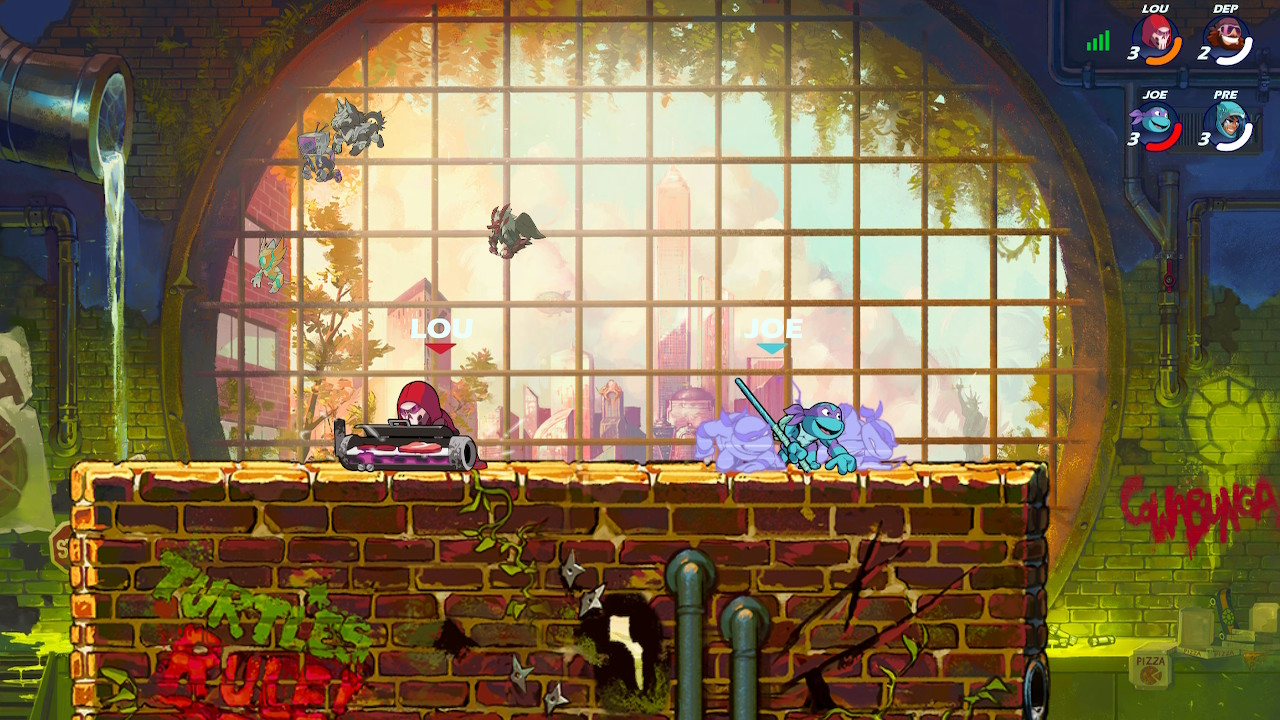Toggle LOU's orange stock indicator ring

[x=1173, y=48]
